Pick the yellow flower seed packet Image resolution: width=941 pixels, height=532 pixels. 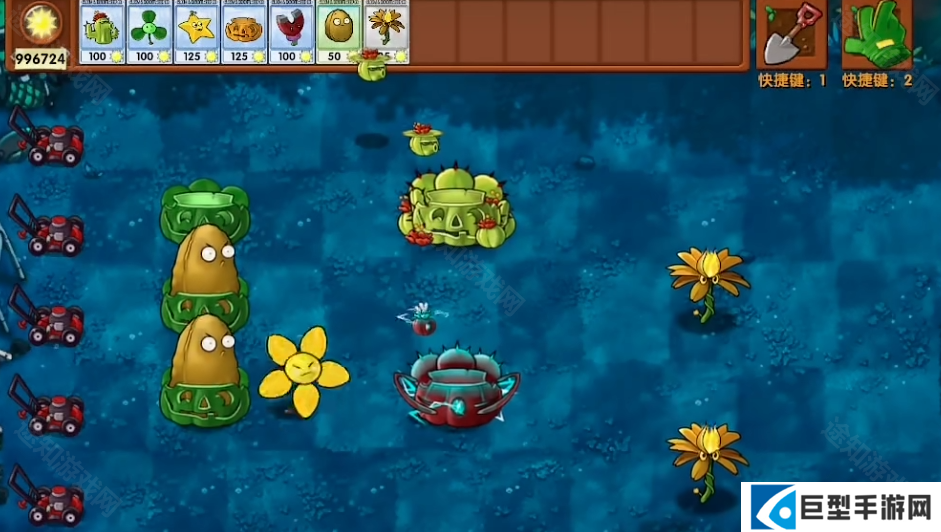click(x=387, y=33)
